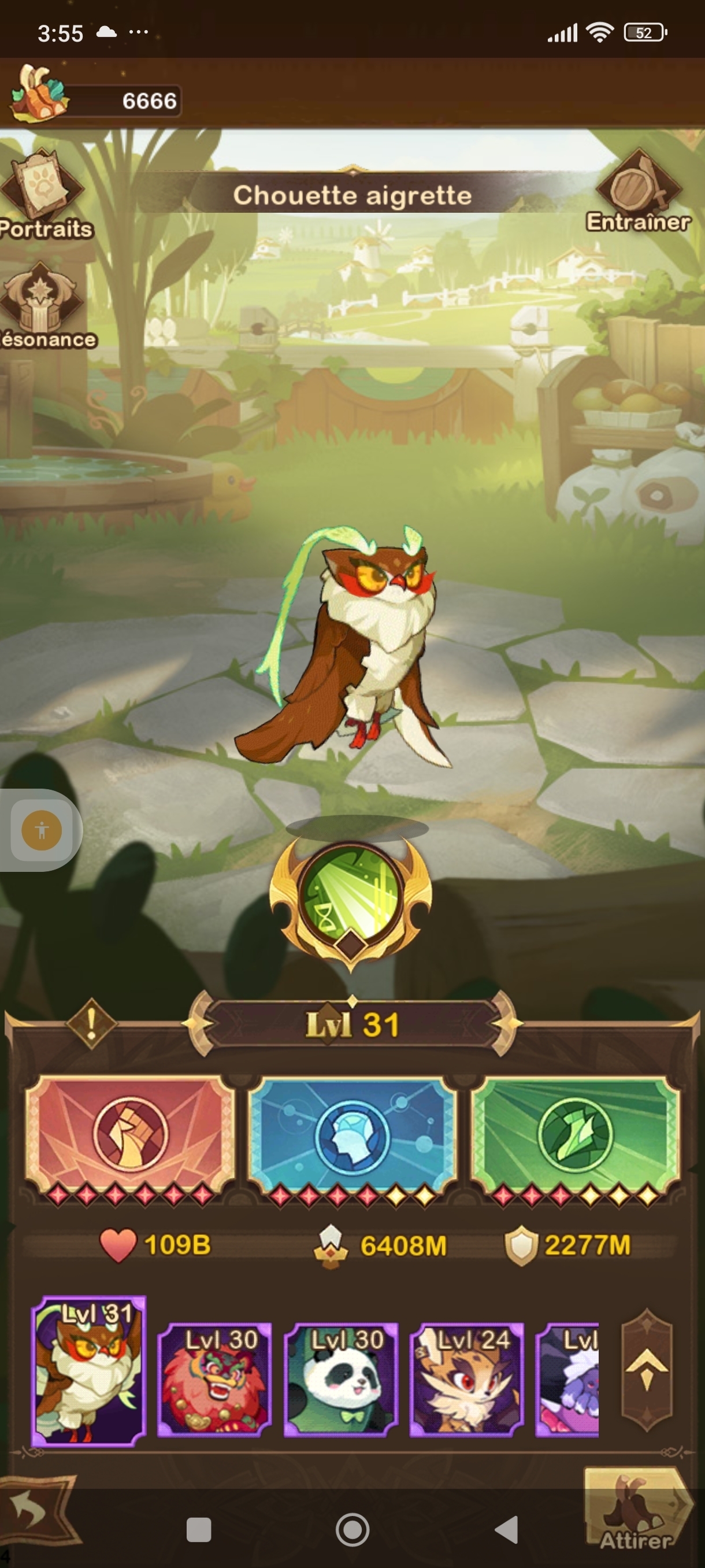The image size is (705, 1568).
Task: Select the purple creature portrait
Action: pos(567,1380)
